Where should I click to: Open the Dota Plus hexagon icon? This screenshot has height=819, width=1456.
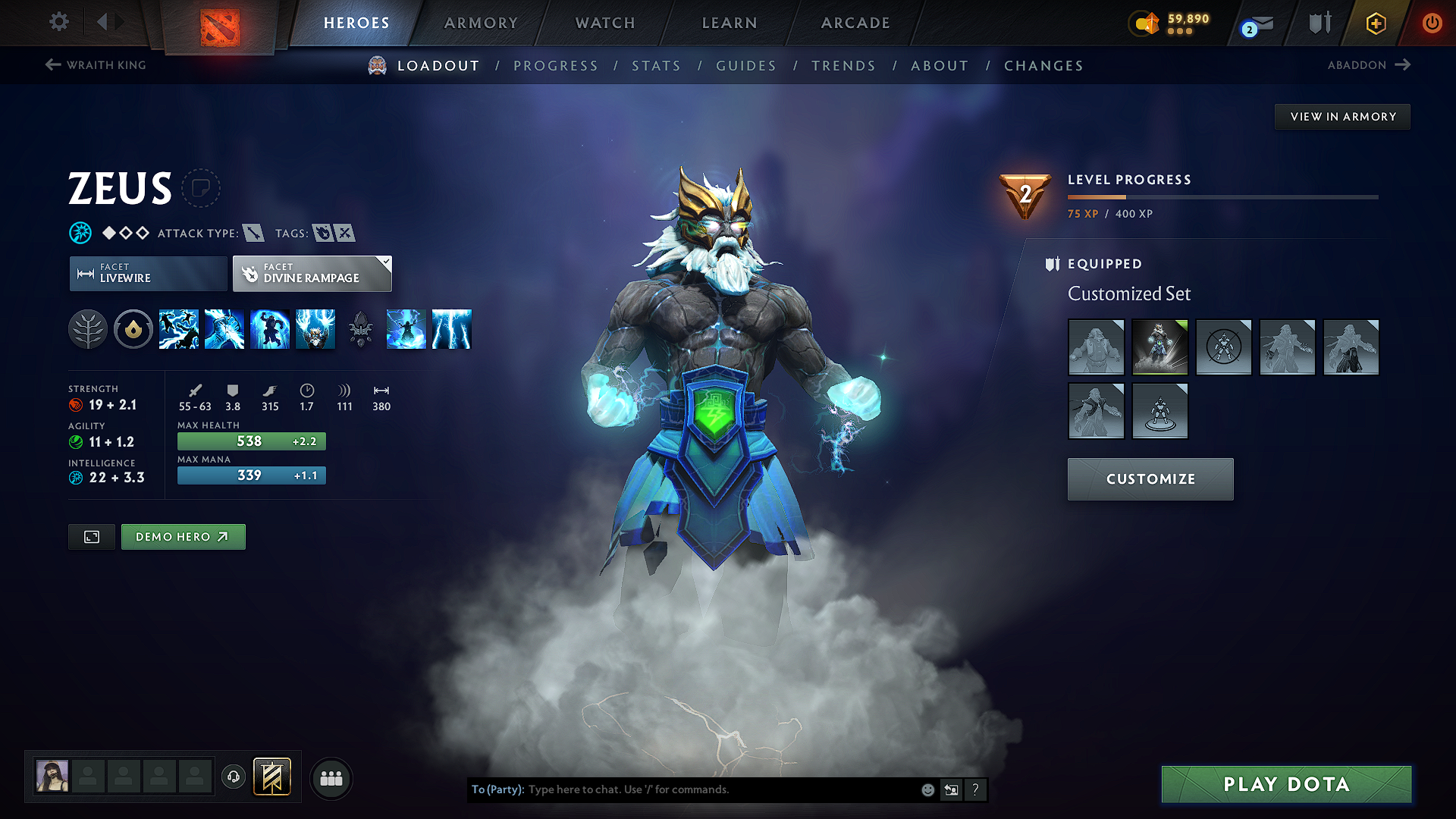[x=1375, y=23]
